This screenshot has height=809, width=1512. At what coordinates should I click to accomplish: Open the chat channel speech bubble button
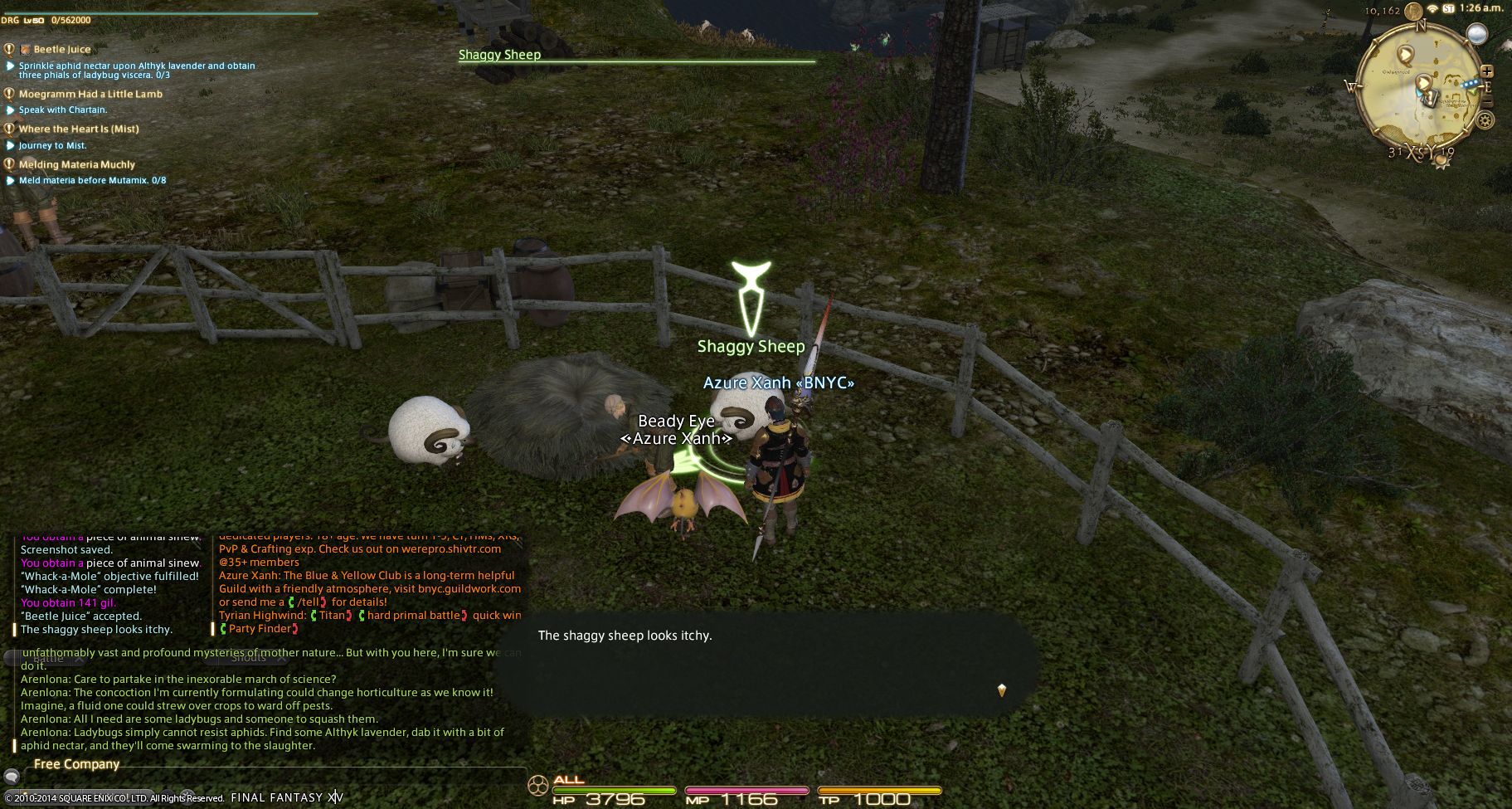[x=12, y=777]
